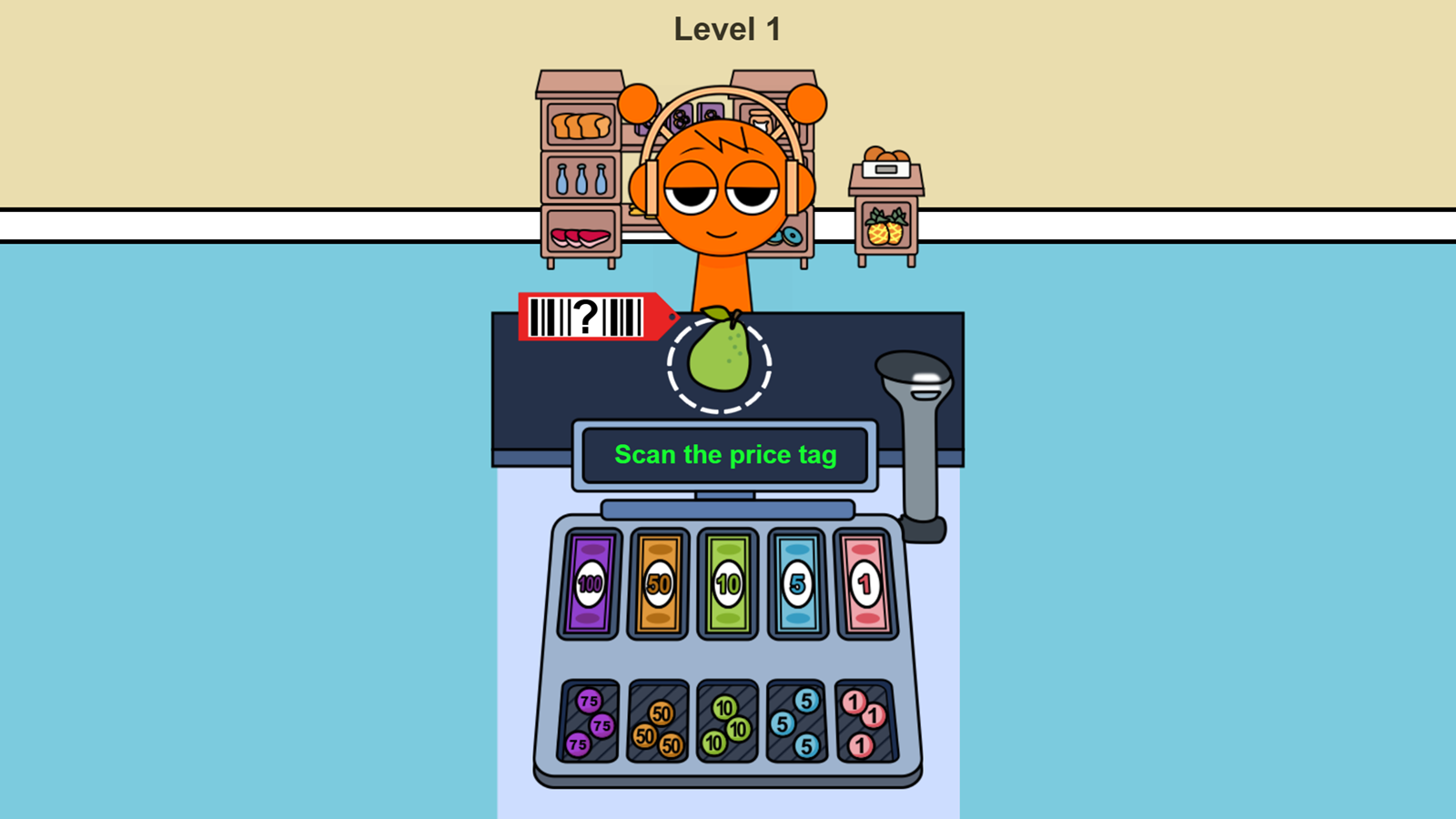Click the Scan the price tag banner
The width and height of the screenshot is (1456, 819).
click(728, 455)
